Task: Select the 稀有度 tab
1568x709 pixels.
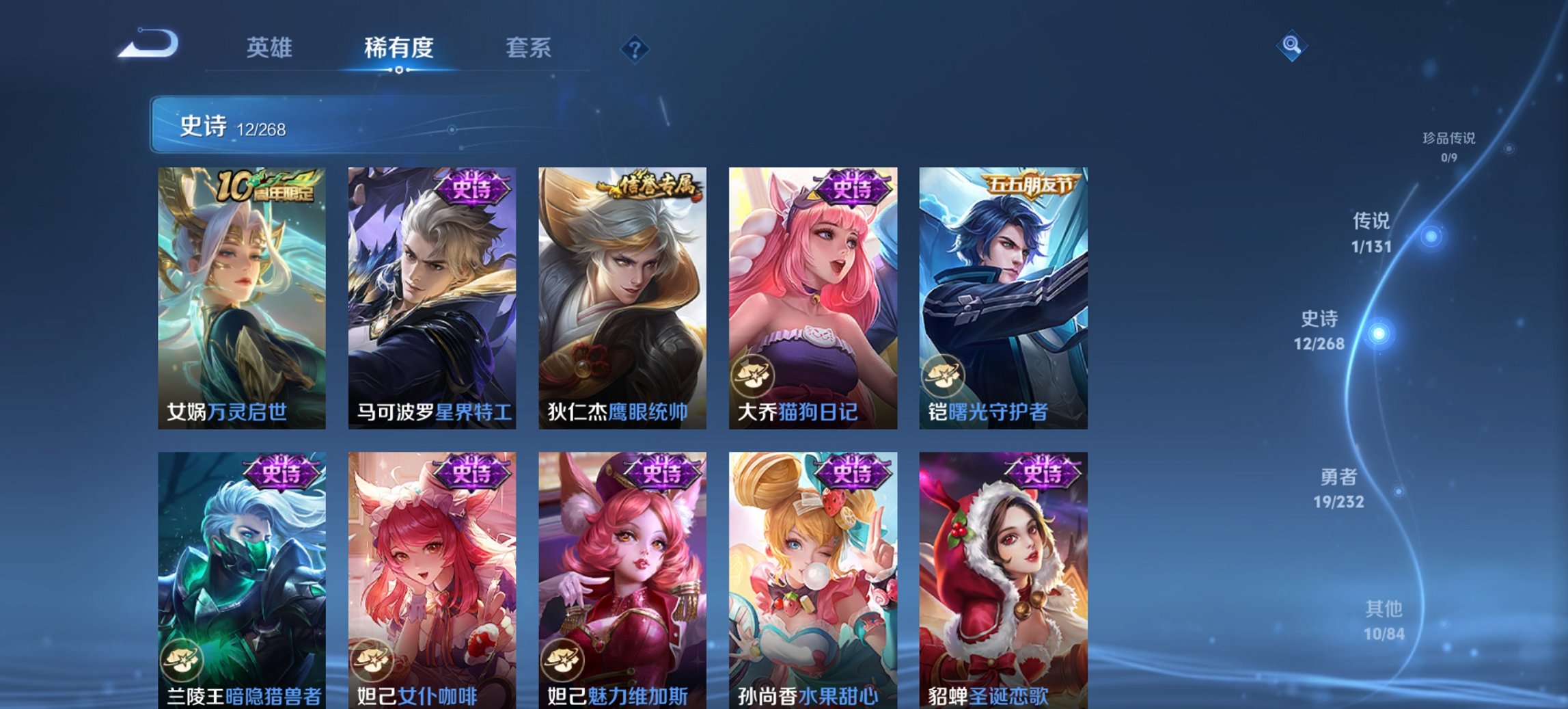Action: pos(397,48)
